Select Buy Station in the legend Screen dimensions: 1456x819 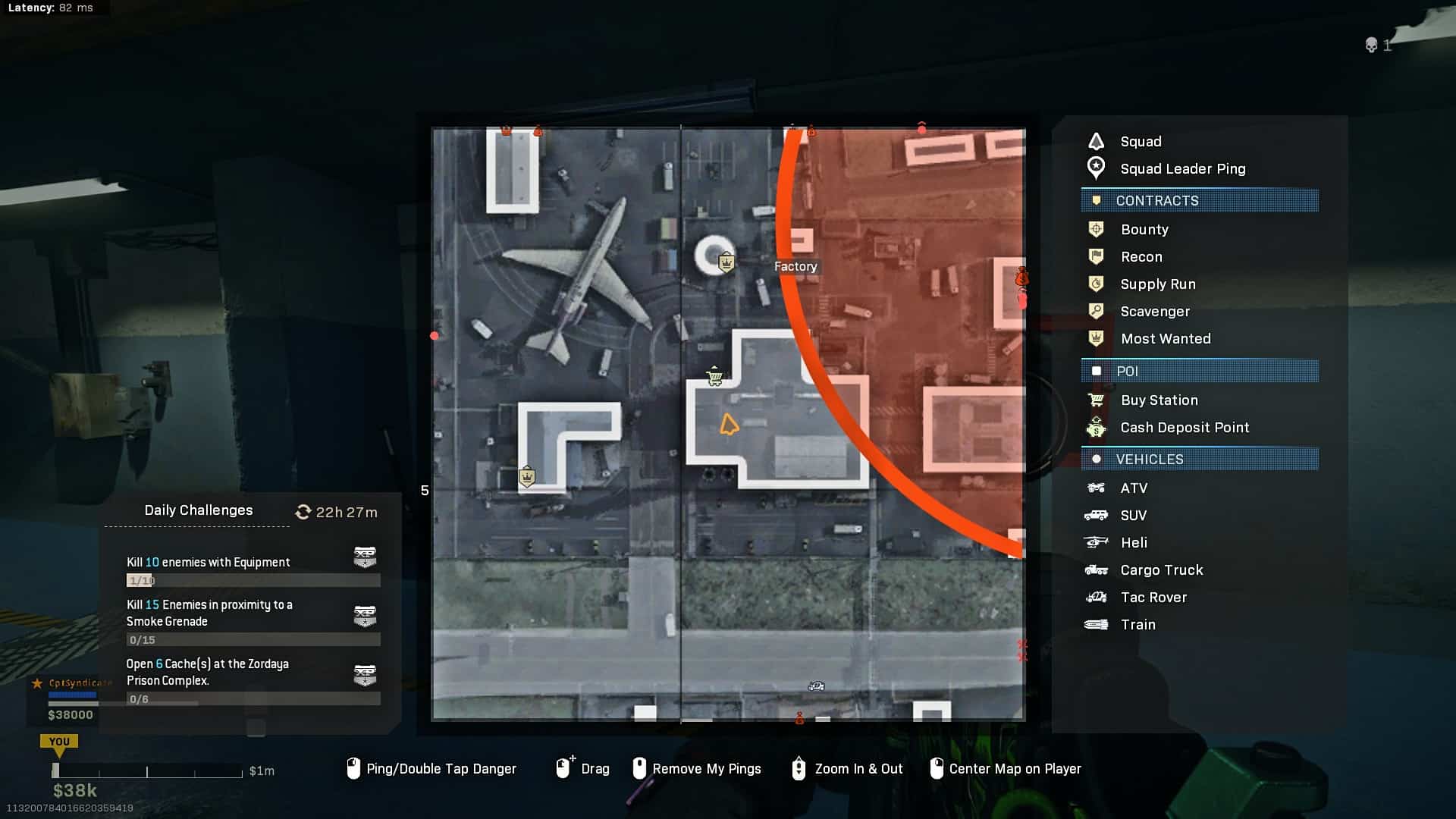pyautogui.click(x=1159, y=400)
